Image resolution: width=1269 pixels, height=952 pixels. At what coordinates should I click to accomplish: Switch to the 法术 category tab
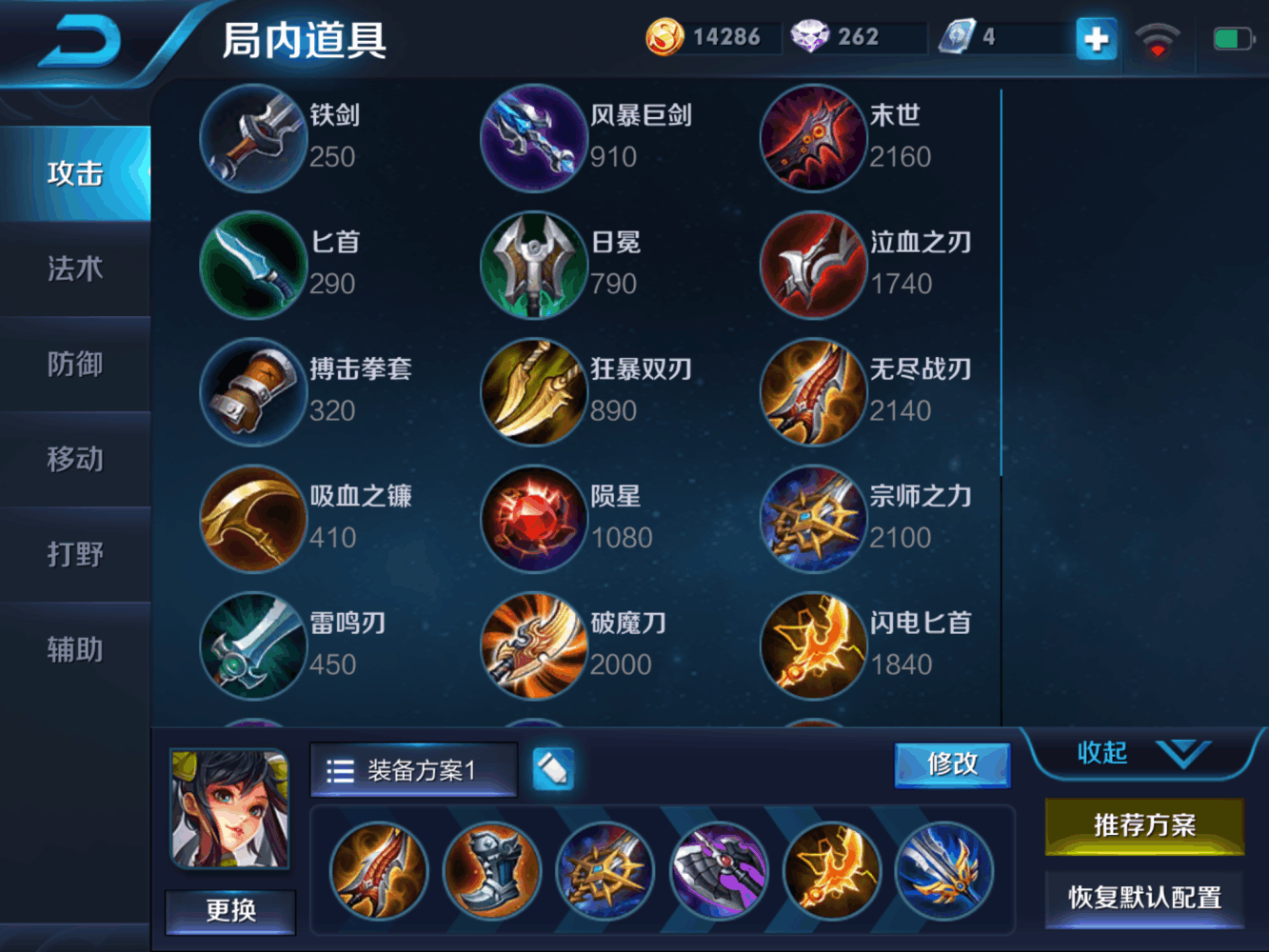coord(75,269)
